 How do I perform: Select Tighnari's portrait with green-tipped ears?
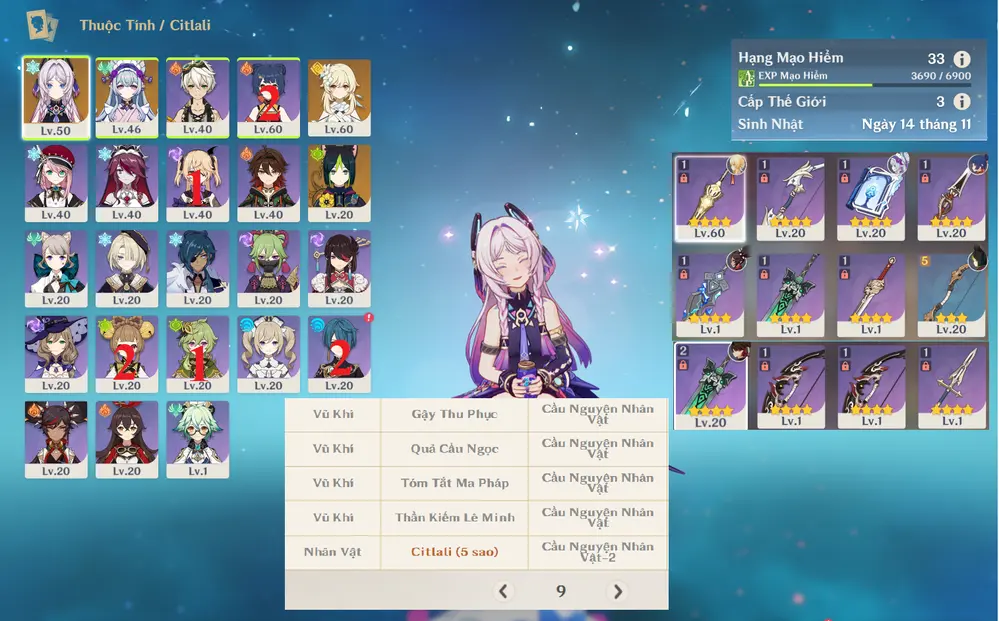339,183
